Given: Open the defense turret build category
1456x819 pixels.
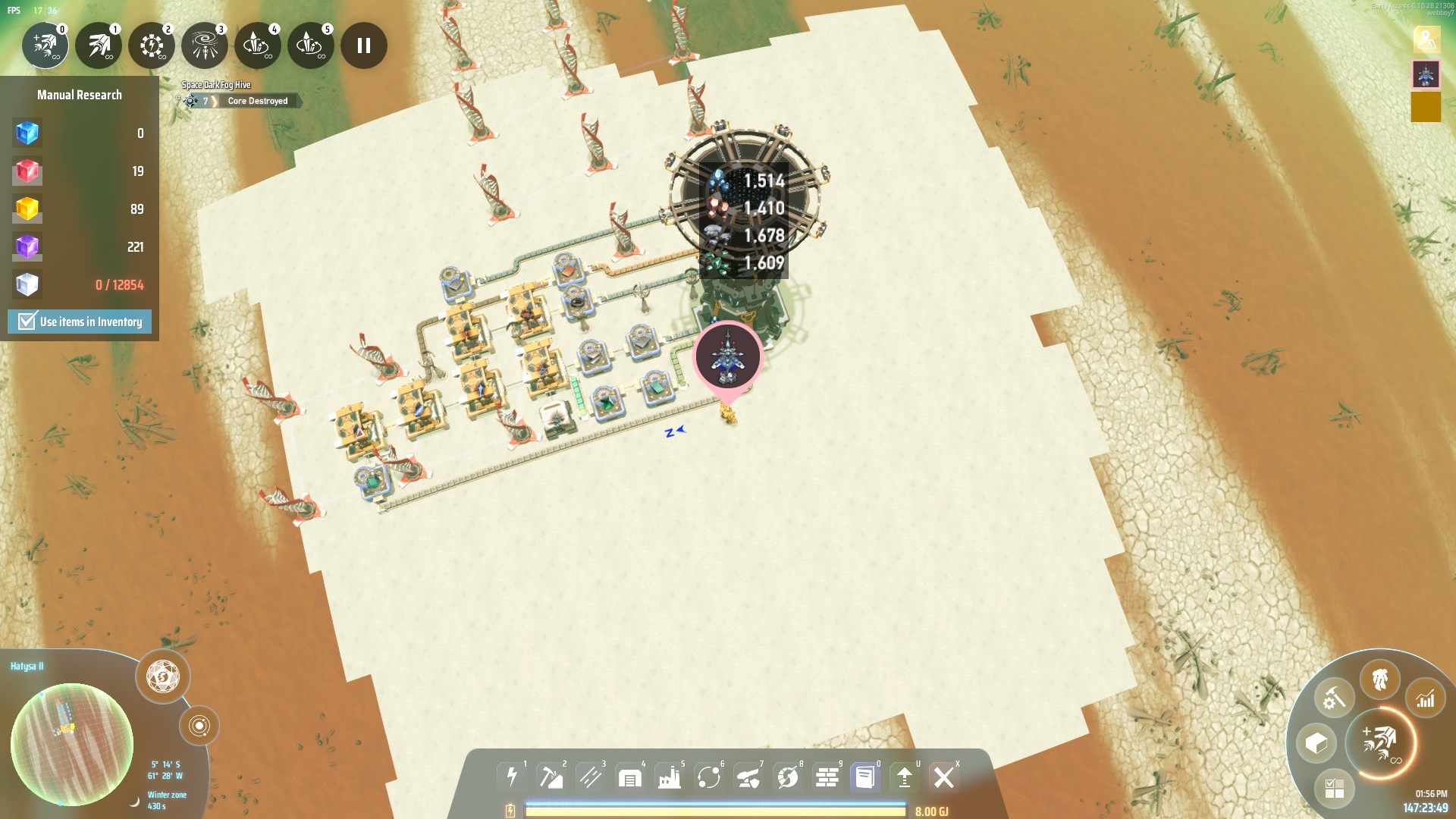Looking at the screenshot, I should (x=748, y=777).
